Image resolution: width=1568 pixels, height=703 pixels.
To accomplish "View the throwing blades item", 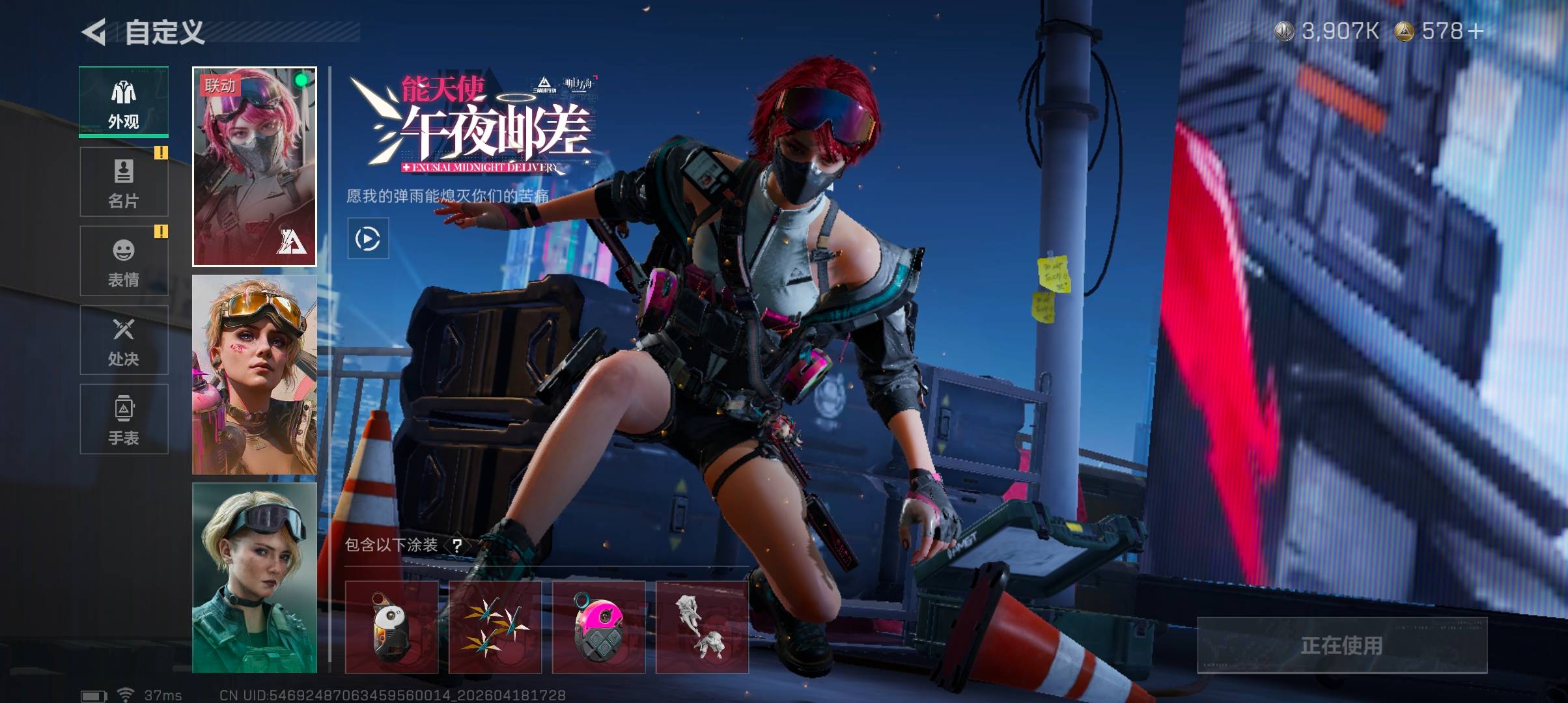I will point(495,627).
